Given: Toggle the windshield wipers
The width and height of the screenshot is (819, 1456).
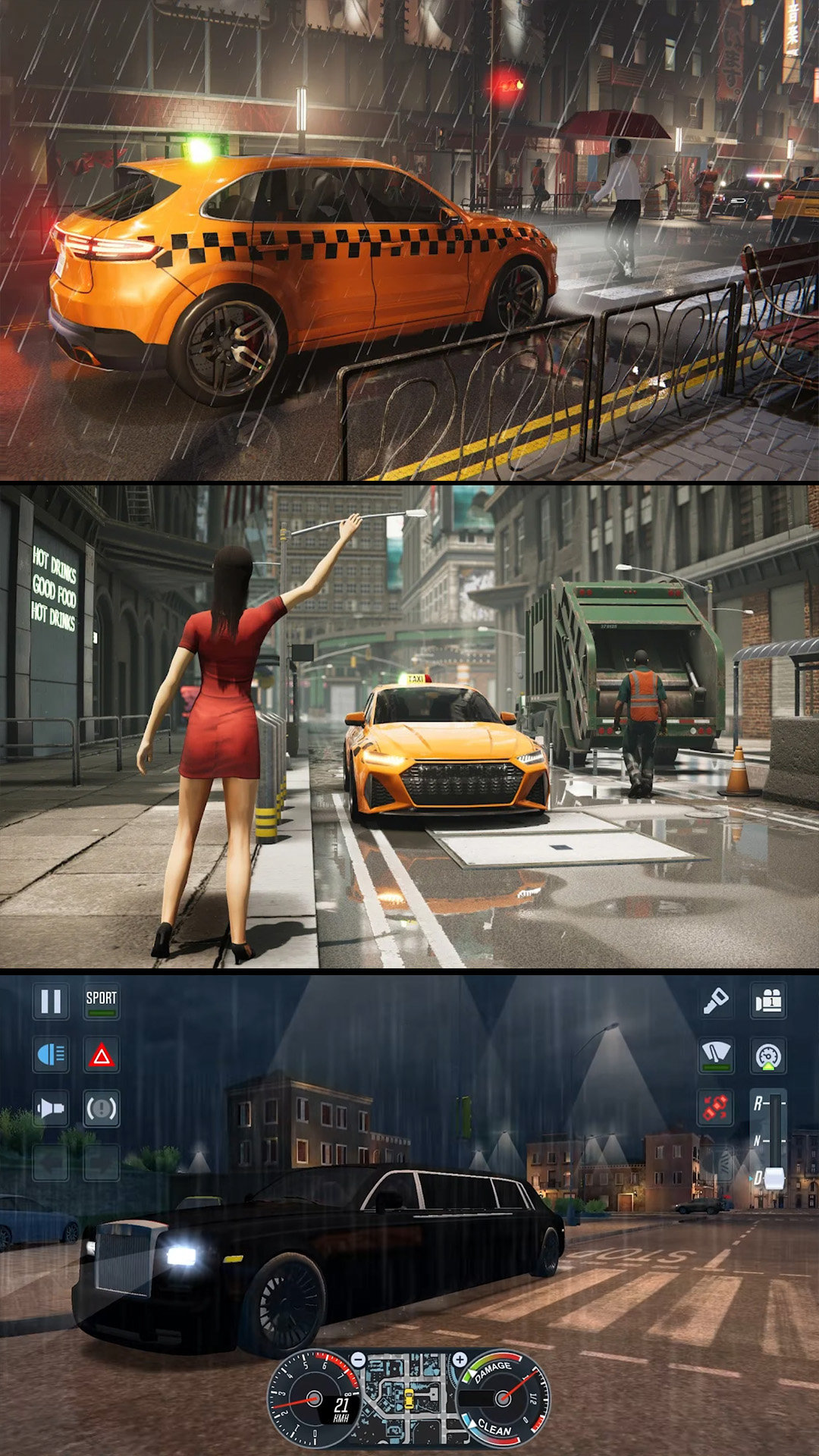Looking at the screenshot, I should point(716,1055).
